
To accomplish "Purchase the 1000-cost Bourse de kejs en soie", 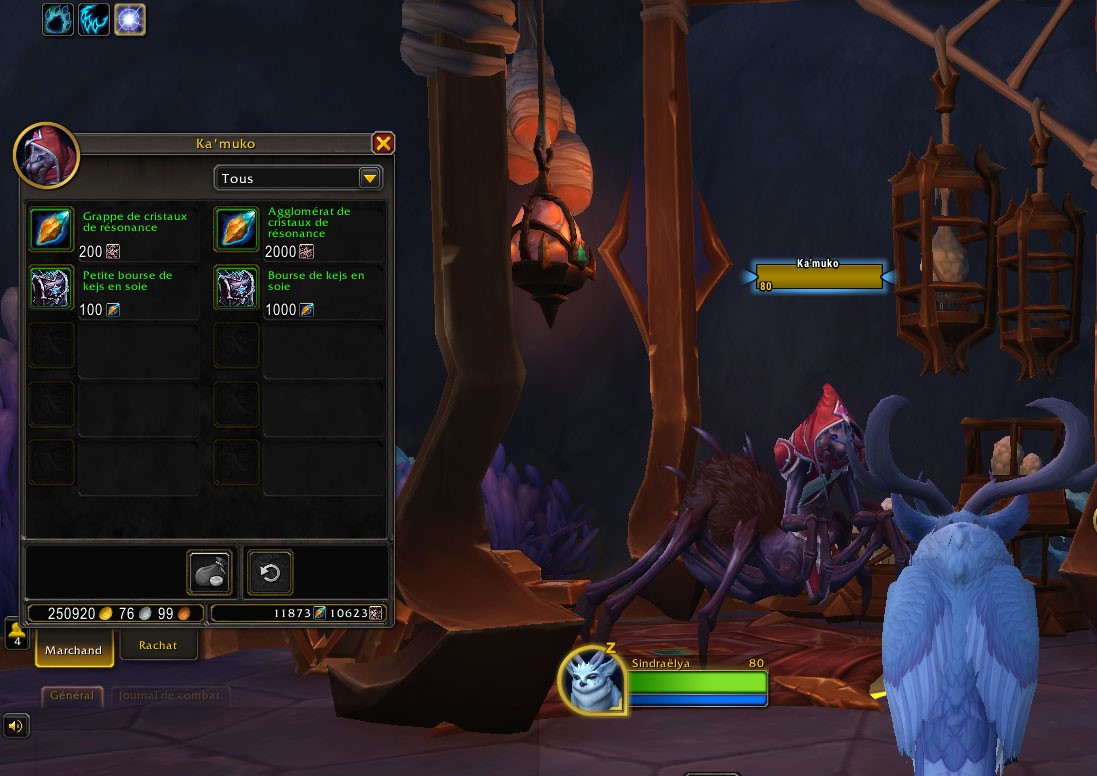I will point(236,287).
